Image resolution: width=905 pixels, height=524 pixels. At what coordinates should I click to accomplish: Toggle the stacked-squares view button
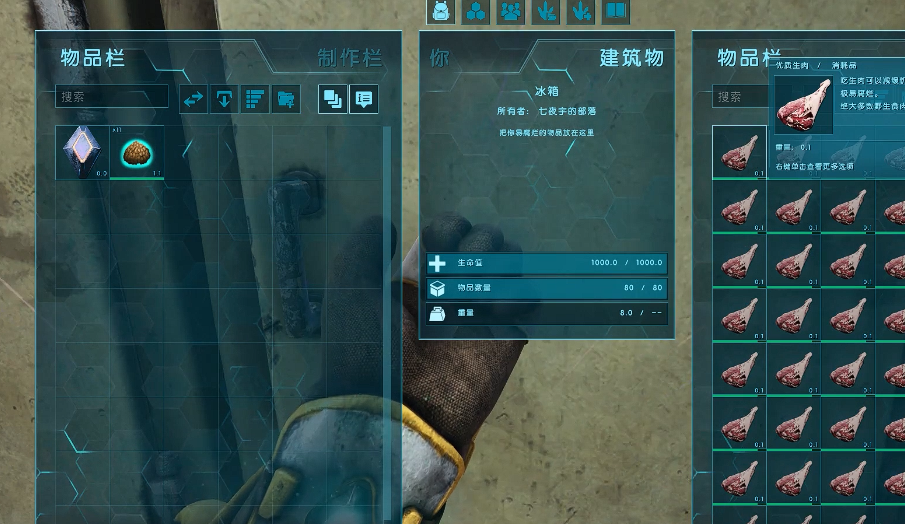click(332, 98)
